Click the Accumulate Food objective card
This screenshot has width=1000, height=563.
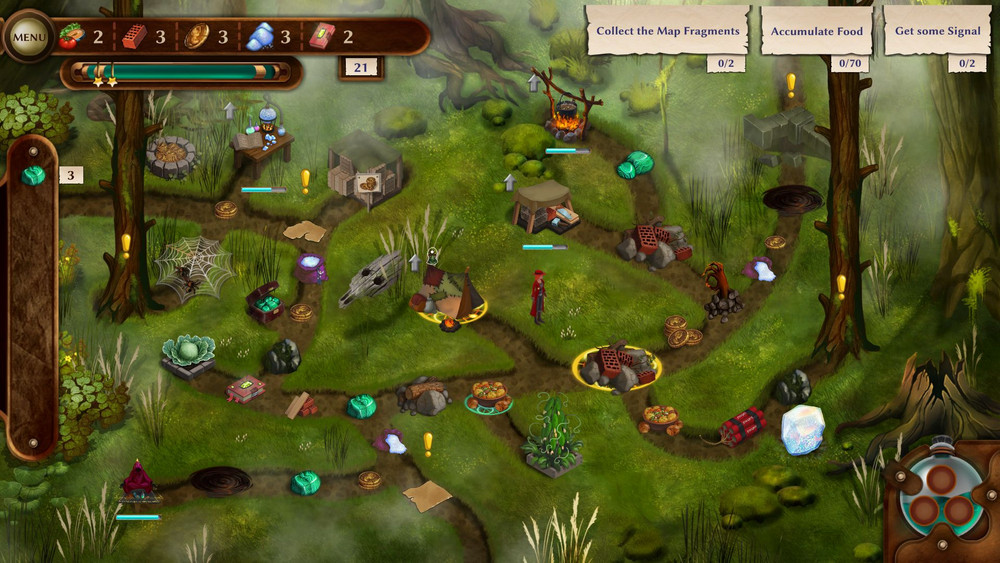click(x=816, y=31)
